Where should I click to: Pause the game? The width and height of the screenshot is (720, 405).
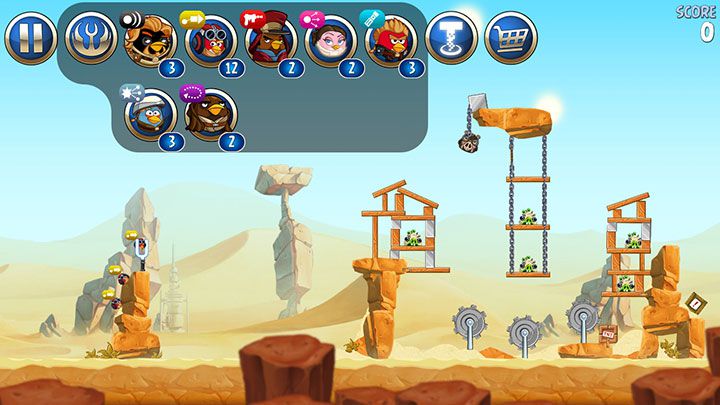[x=30, y=38]
